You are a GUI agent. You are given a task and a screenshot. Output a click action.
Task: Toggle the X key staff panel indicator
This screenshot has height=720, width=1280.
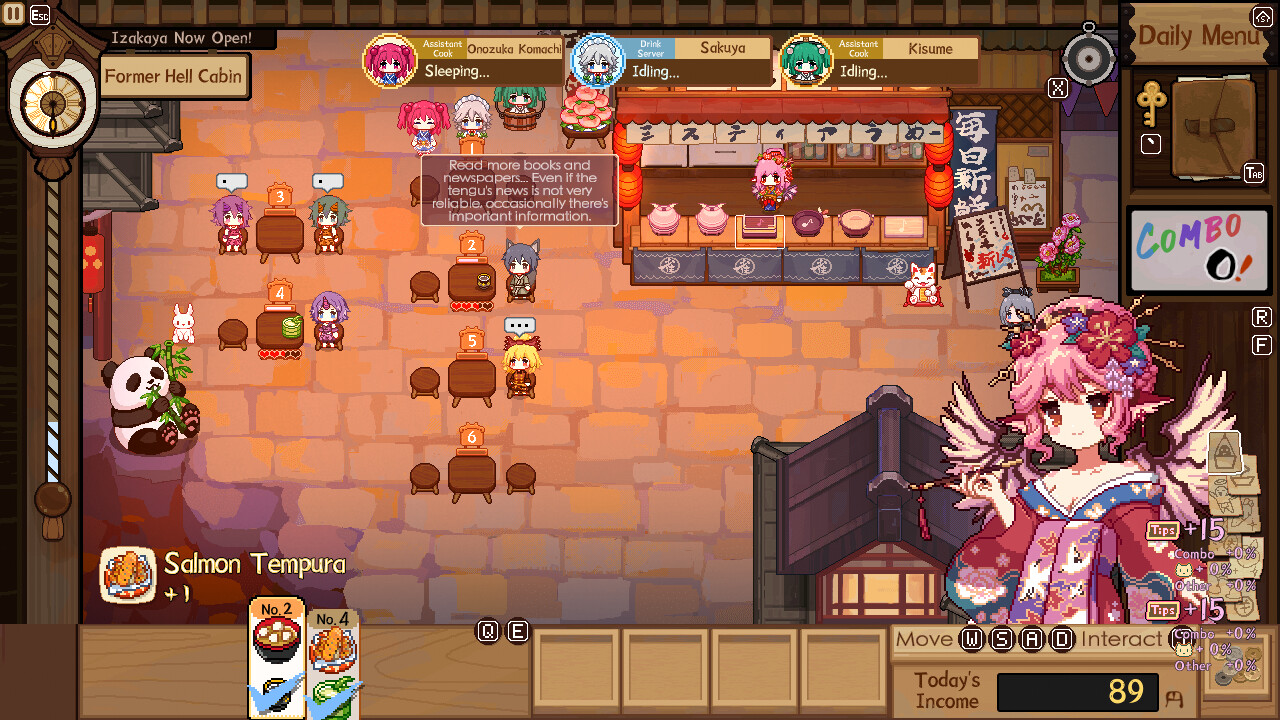[x=1057, y=88]
